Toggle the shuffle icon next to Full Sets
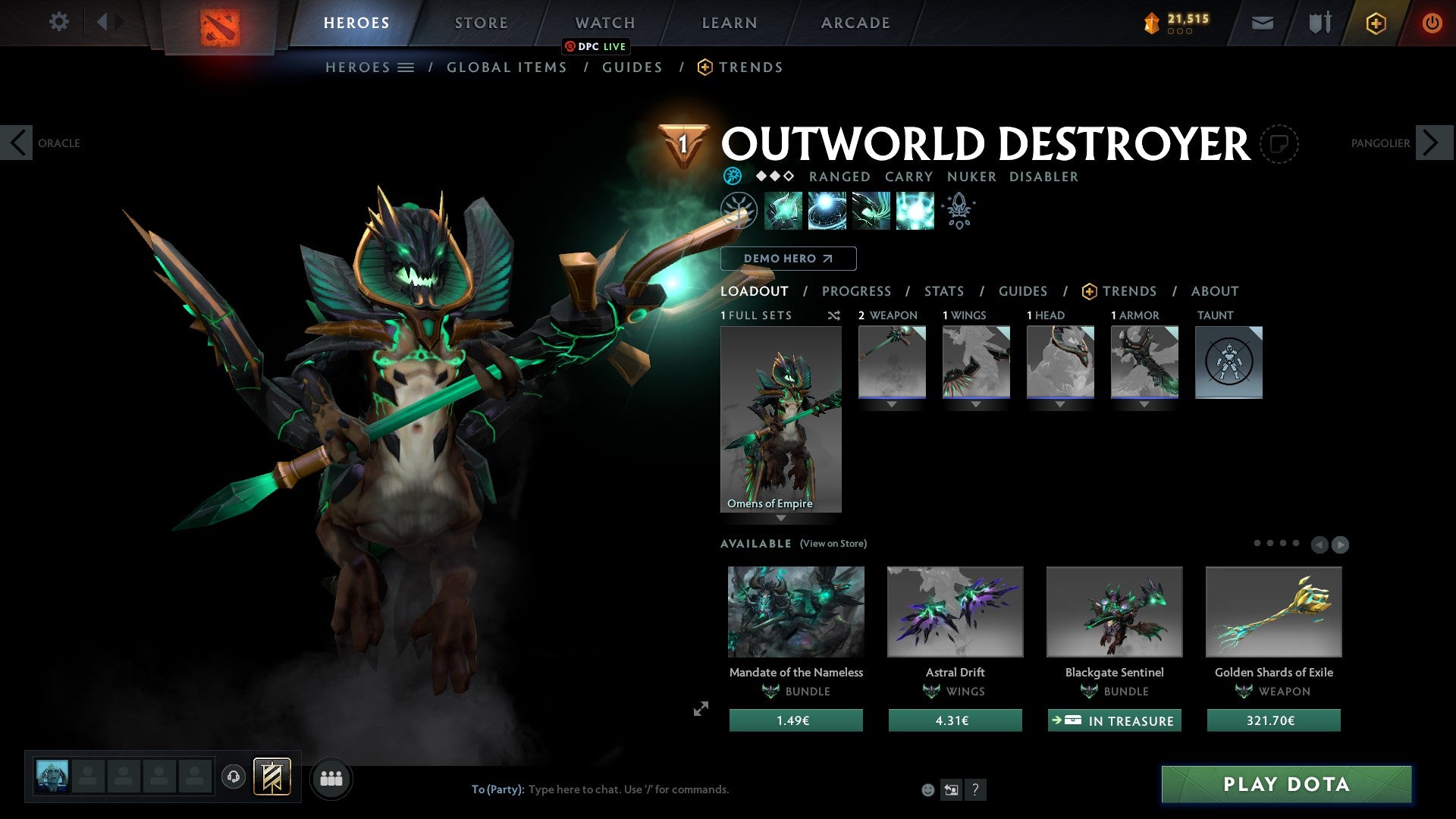 click(834, 315)
